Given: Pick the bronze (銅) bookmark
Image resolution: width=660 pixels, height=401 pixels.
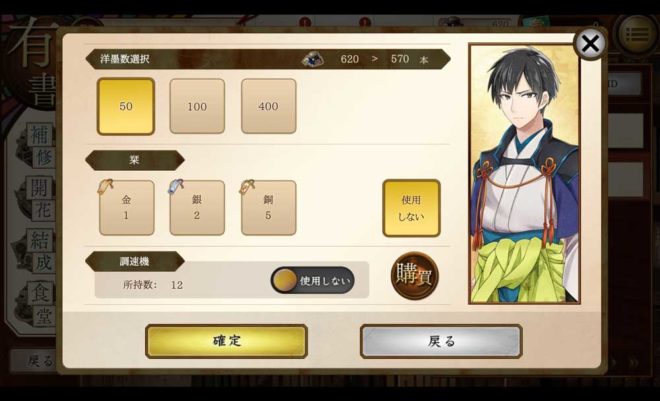Looking at the screenshot, I should 268,208.
